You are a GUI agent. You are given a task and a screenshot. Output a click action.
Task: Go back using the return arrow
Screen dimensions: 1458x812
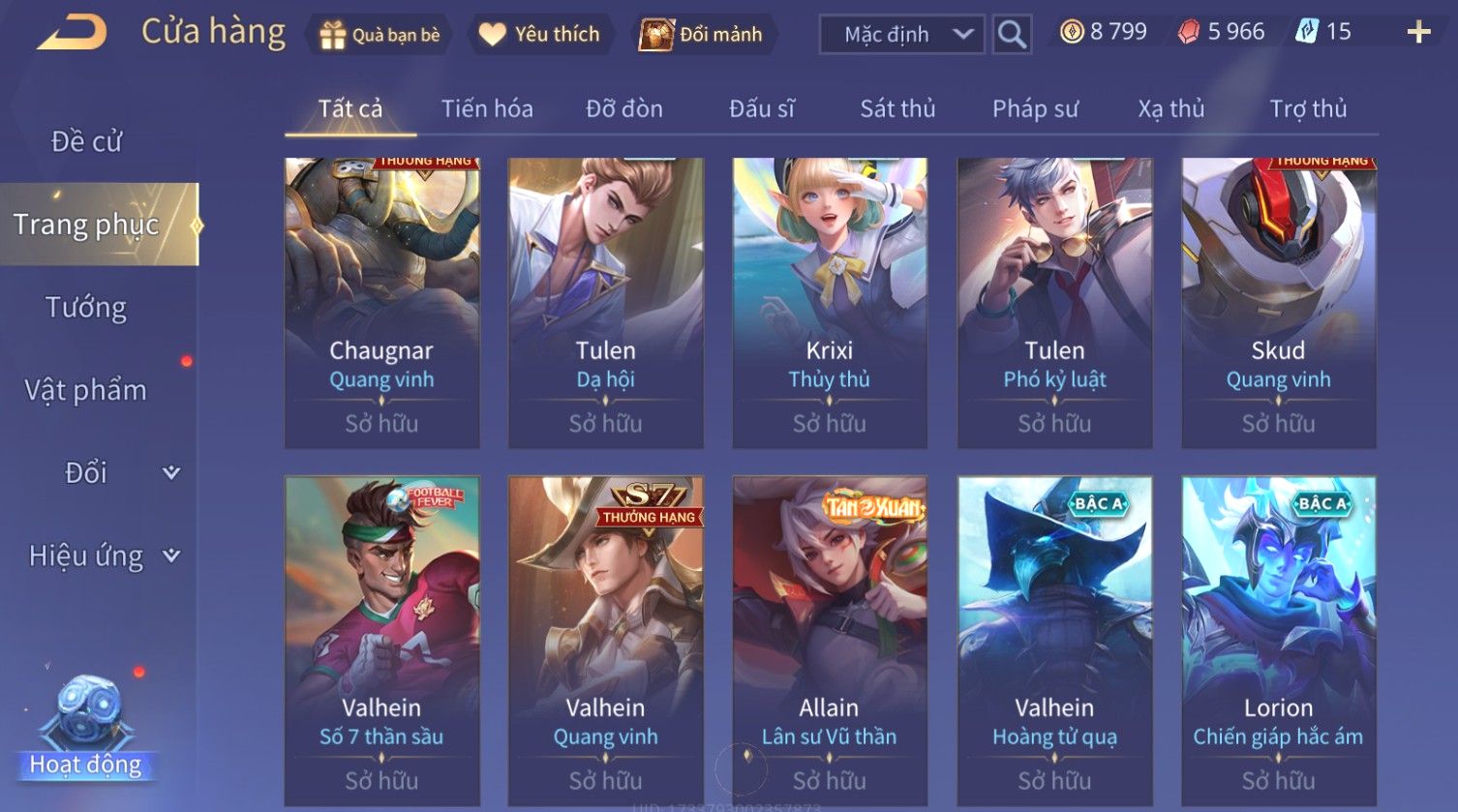pos(72,33)
